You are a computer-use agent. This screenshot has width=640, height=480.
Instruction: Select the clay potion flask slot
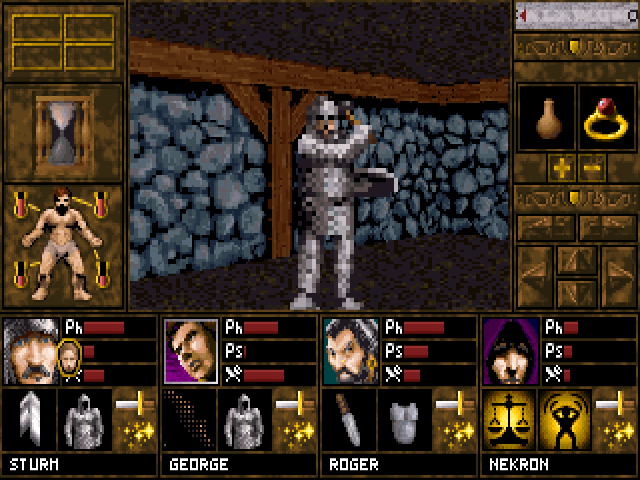[x=546, y=119]
